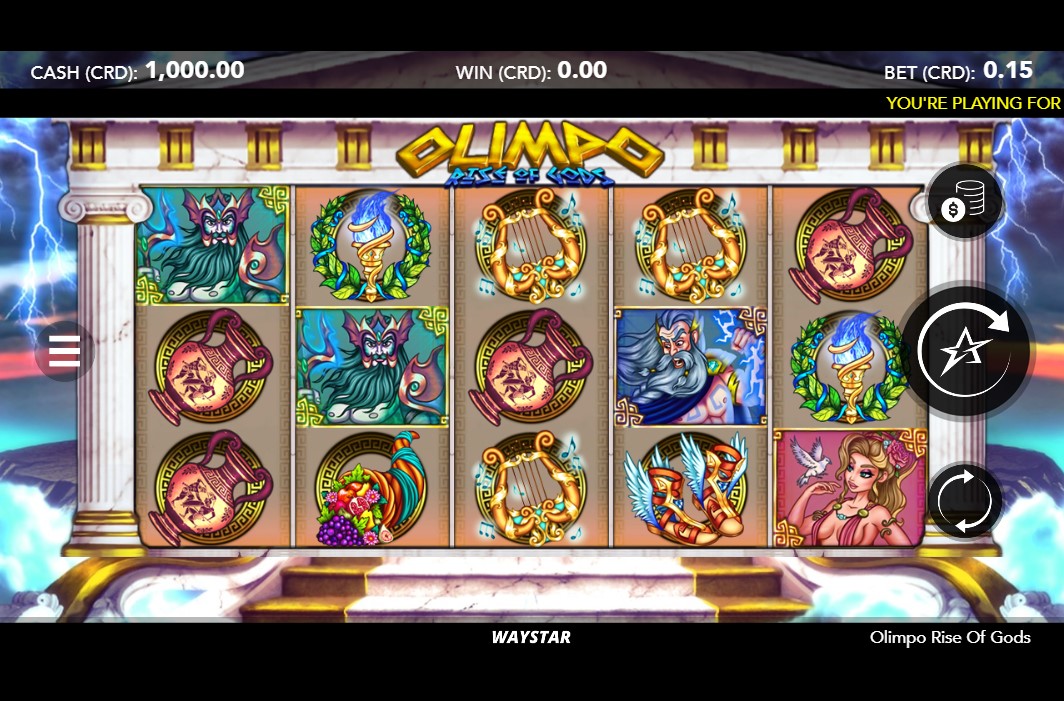Activate autoplay with the circular arrows button
This screenshot has width=1064, height=701.
point(964,499)
